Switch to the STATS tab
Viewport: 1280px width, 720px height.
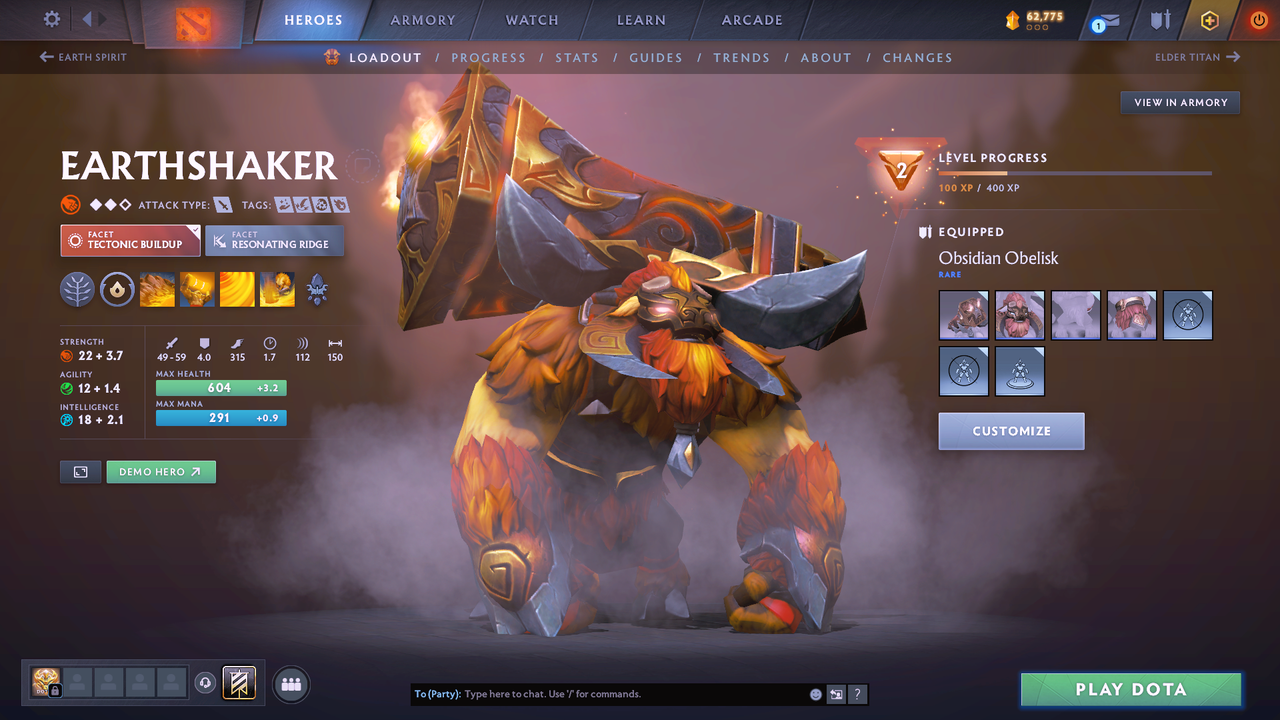click(577, 57)
